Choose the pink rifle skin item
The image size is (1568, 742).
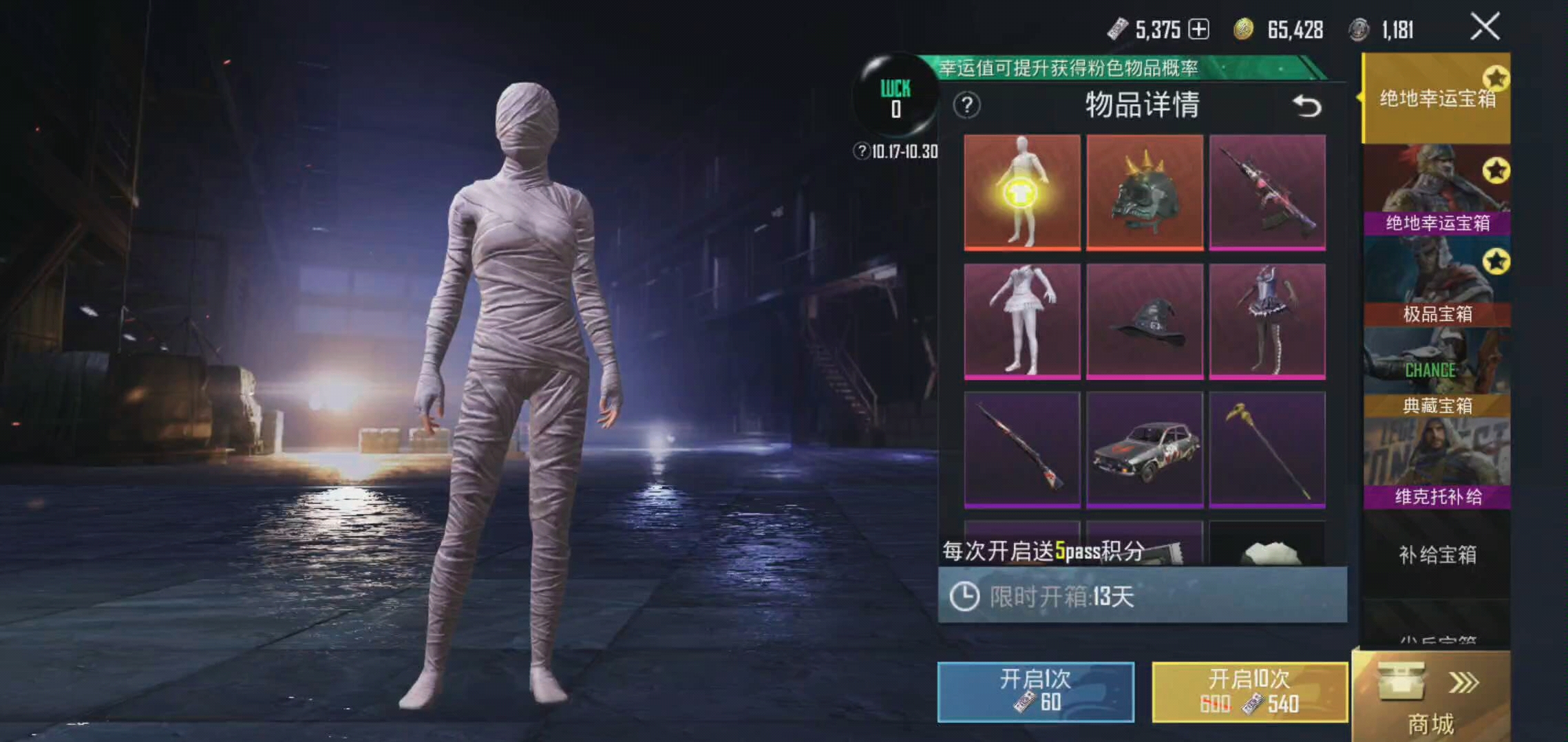point(1267,191)
